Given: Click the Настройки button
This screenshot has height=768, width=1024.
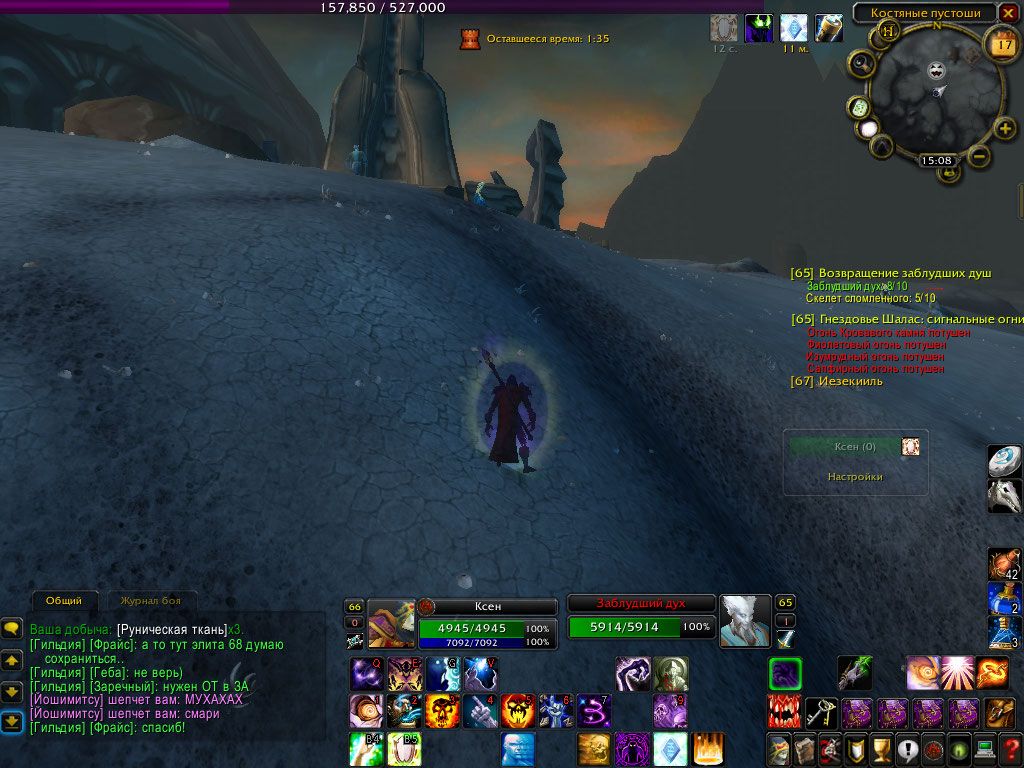Looking at the screenshot, I should click(855, 477).
